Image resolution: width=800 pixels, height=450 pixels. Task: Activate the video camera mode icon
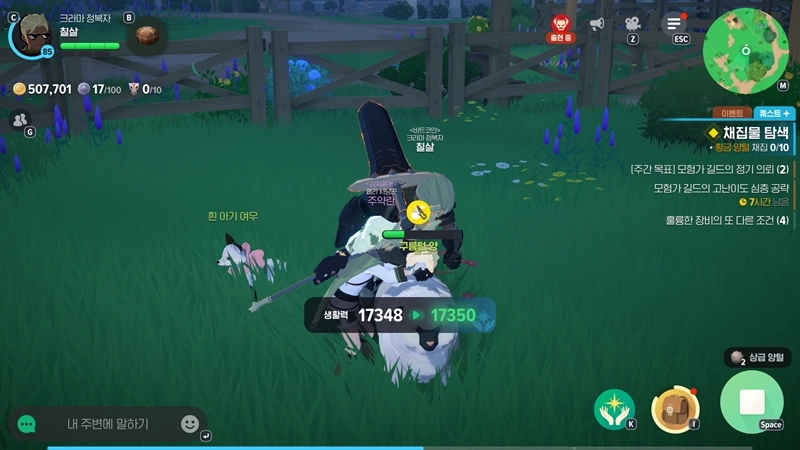click(632, 23)
